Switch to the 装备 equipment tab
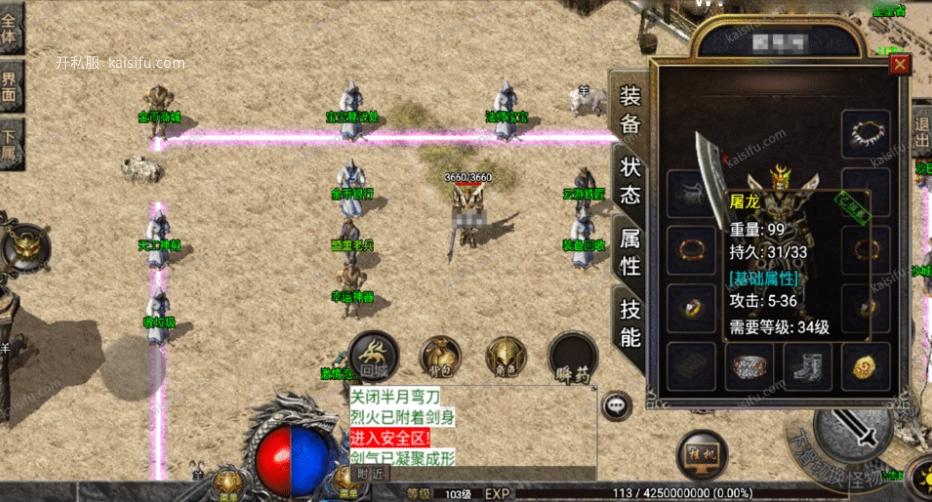 (x=630, y=109)
